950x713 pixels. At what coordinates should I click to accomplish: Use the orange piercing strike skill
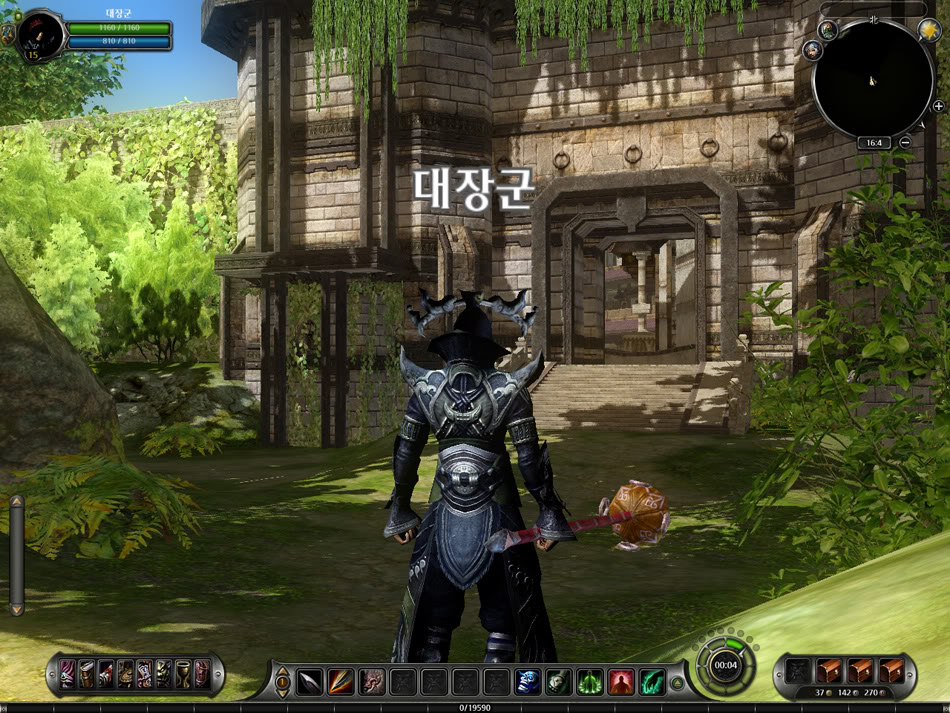(341, 682)
